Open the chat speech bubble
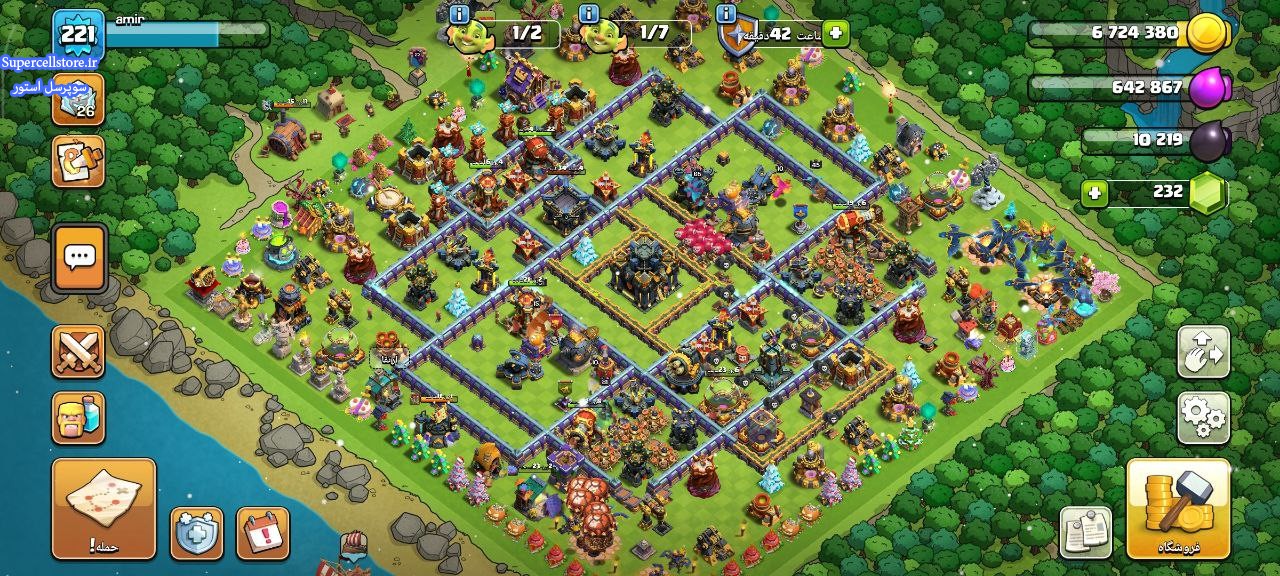This screenshot has width=1280, height=576. pyautogui.click(x=79, y=257)
